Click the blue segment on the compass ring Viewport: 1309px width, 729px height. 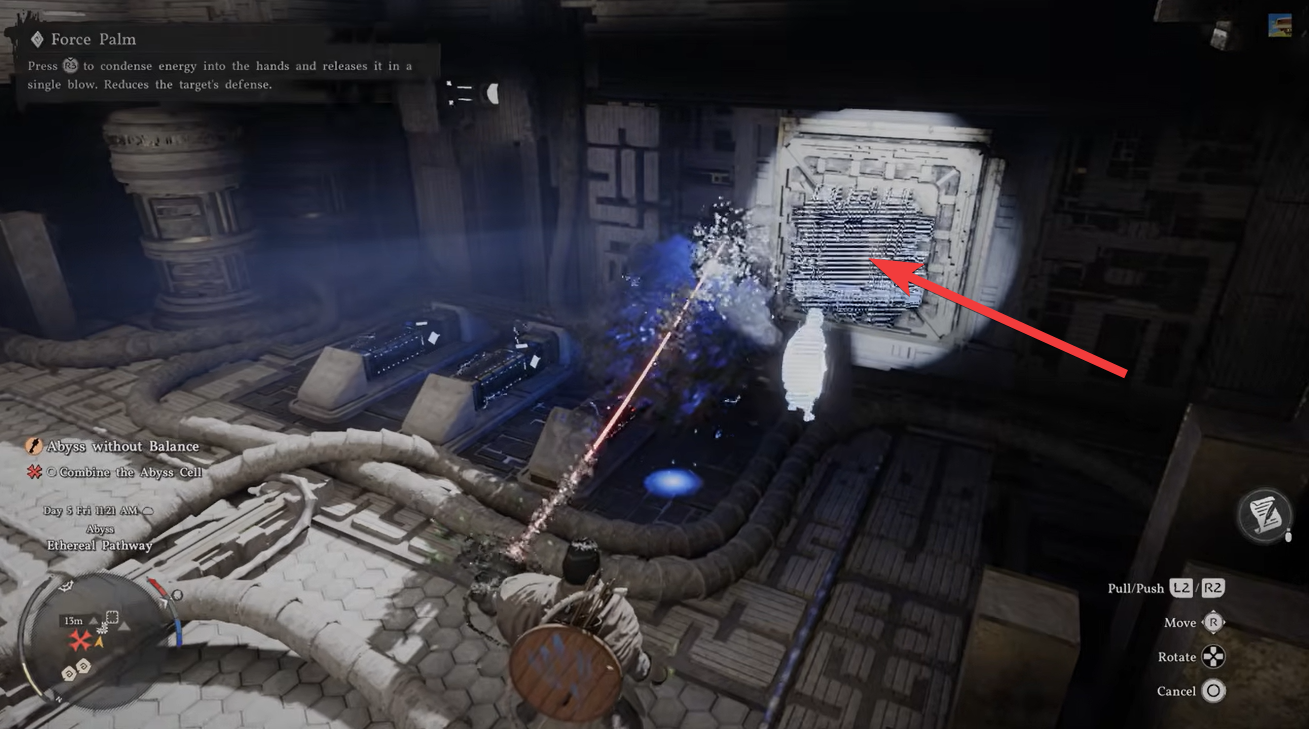(x=179, y=632)
